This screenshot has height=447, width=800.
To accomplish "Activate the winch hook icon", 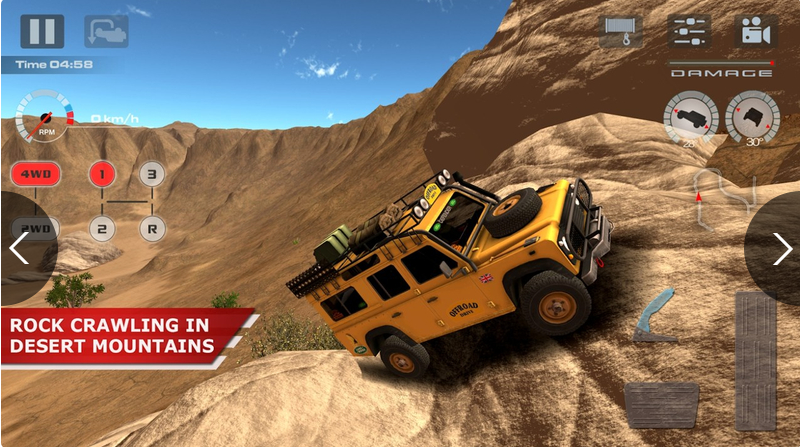I will [622, 31].
